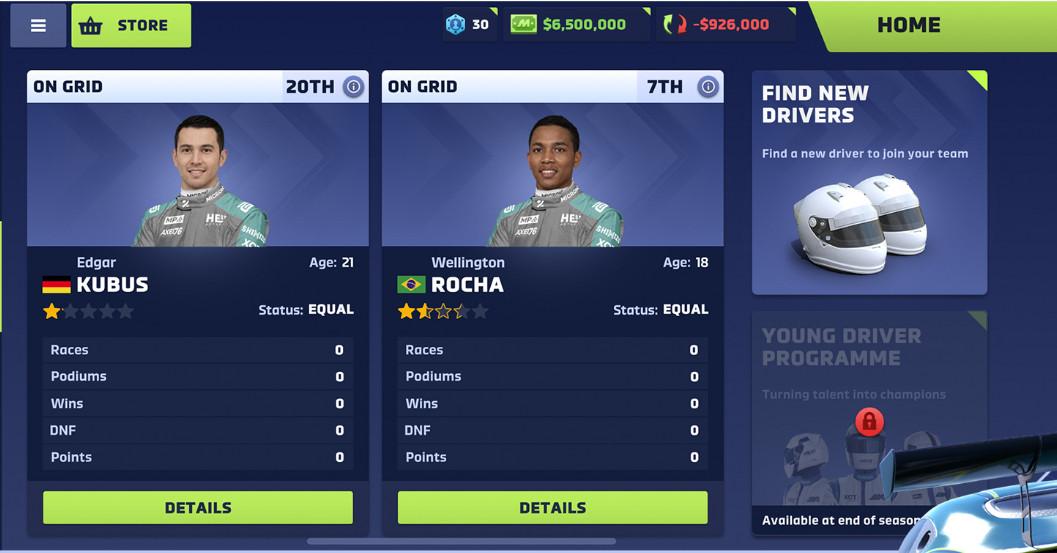Select Wellington Rocha's driver portrait
1057x553 pixels.
(x=552, y=175)
